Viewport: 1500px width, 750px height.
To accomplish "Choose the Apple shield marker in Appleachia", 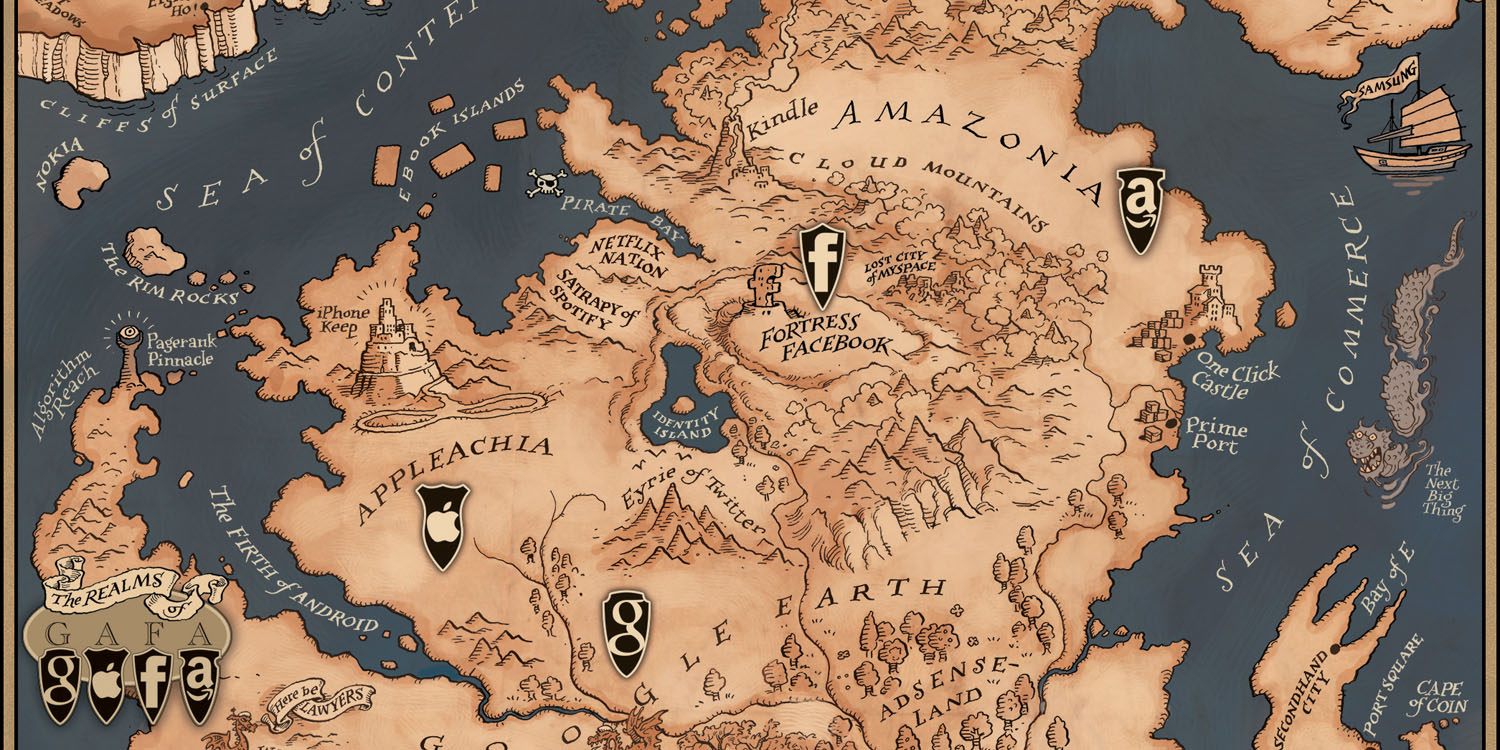I will (x=441, y=525).
